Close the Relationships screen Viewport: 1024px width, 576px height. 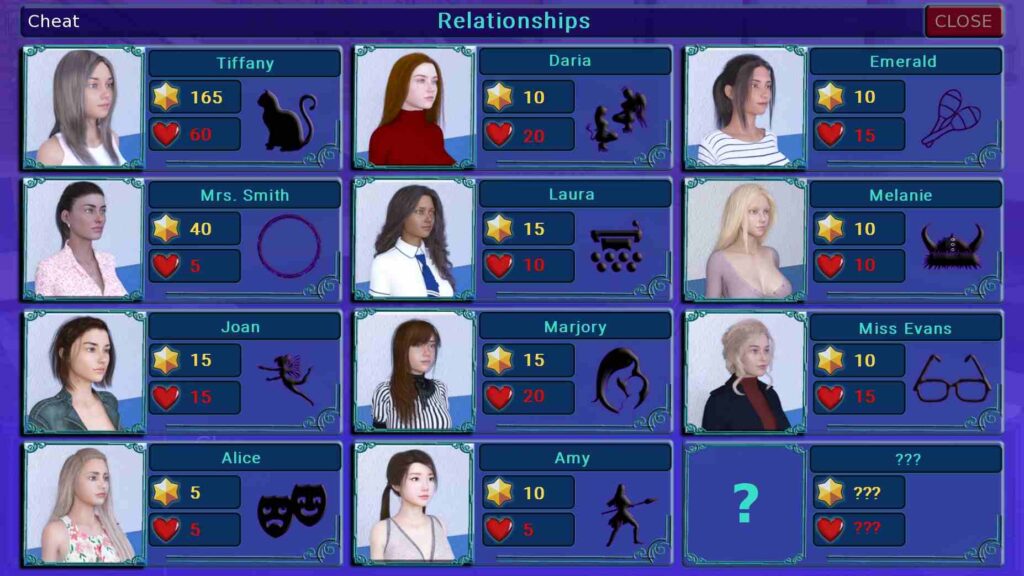point(962,21)
